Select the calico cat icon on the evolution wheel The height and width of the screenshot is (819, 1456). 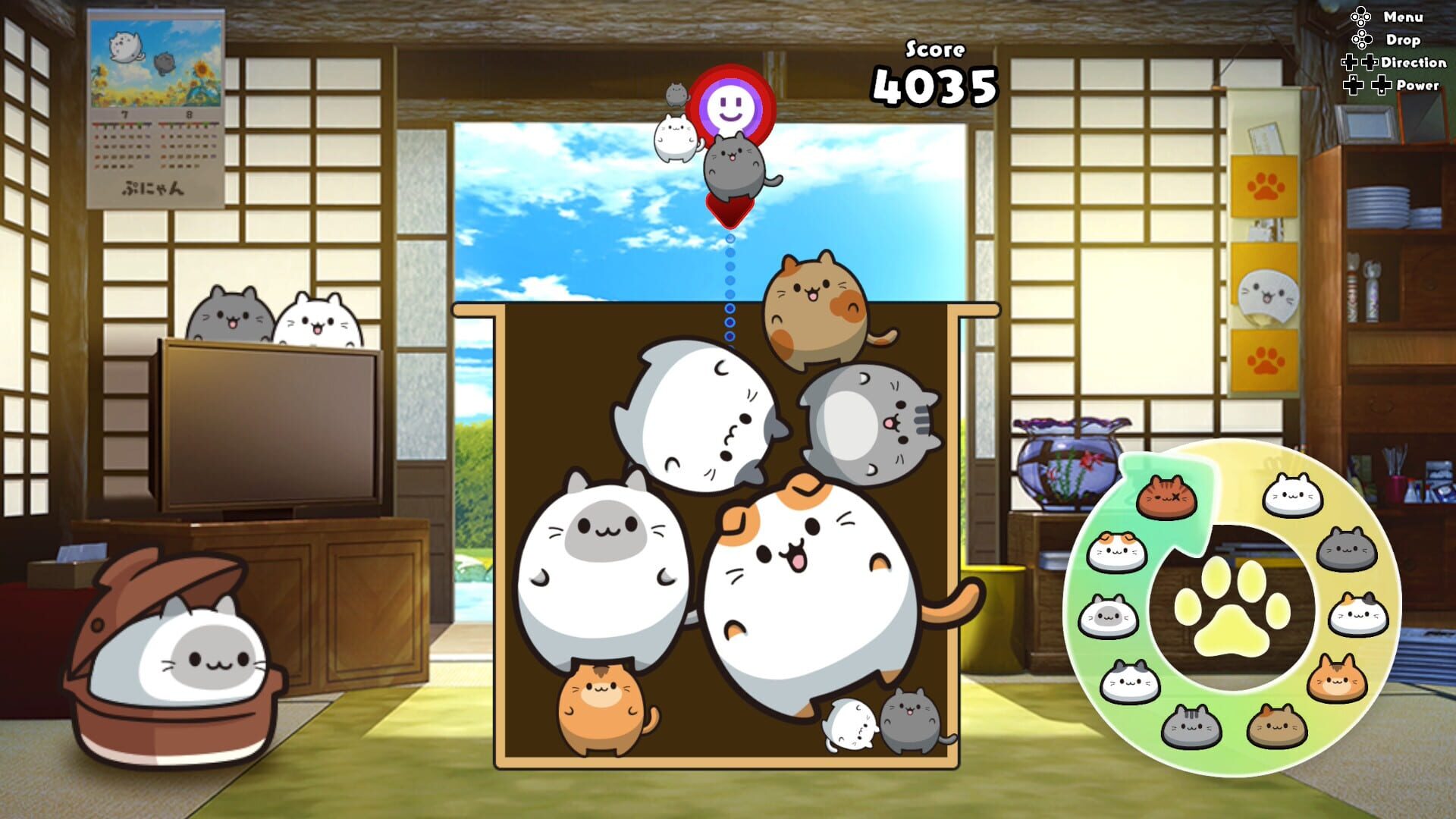point(1360,612)
